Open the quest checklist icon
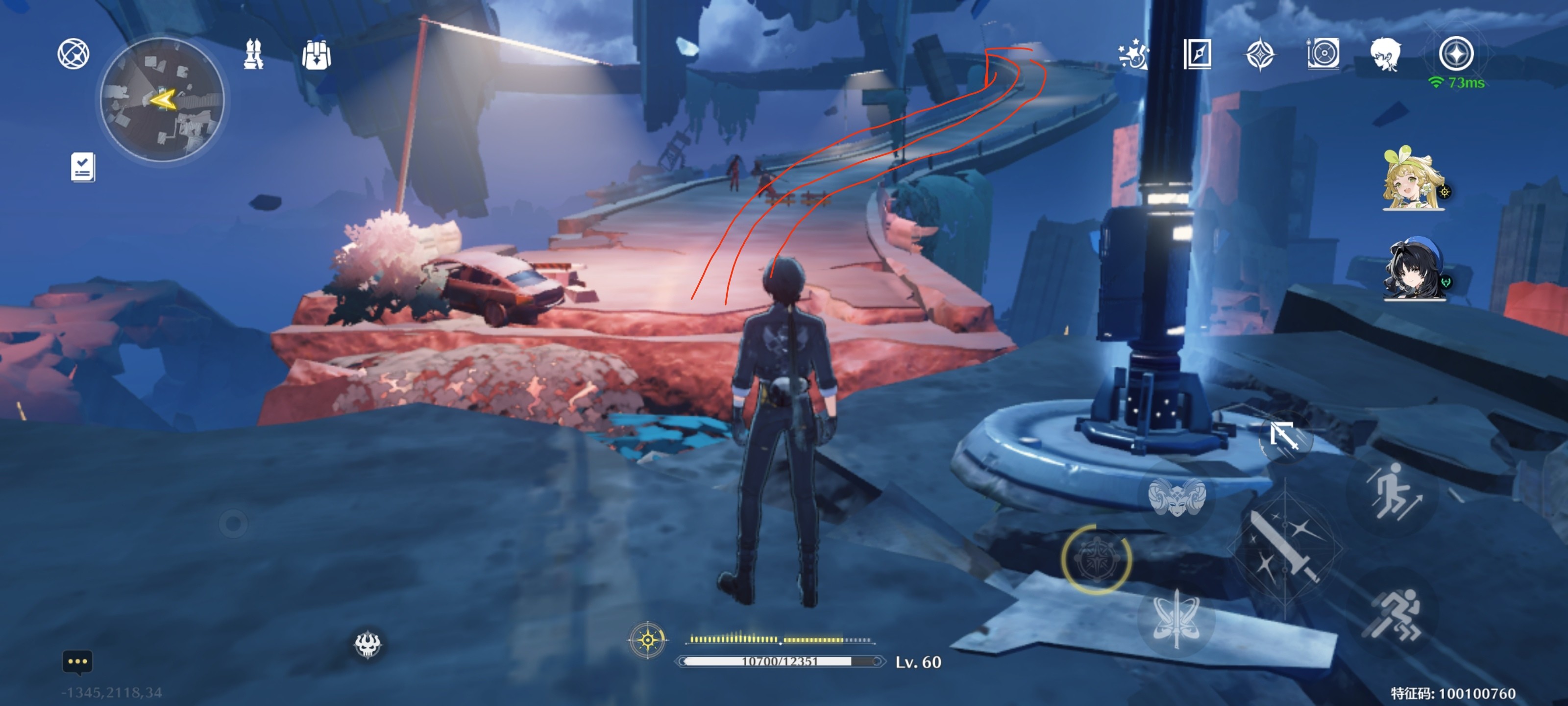 click(x=83, y=167)
